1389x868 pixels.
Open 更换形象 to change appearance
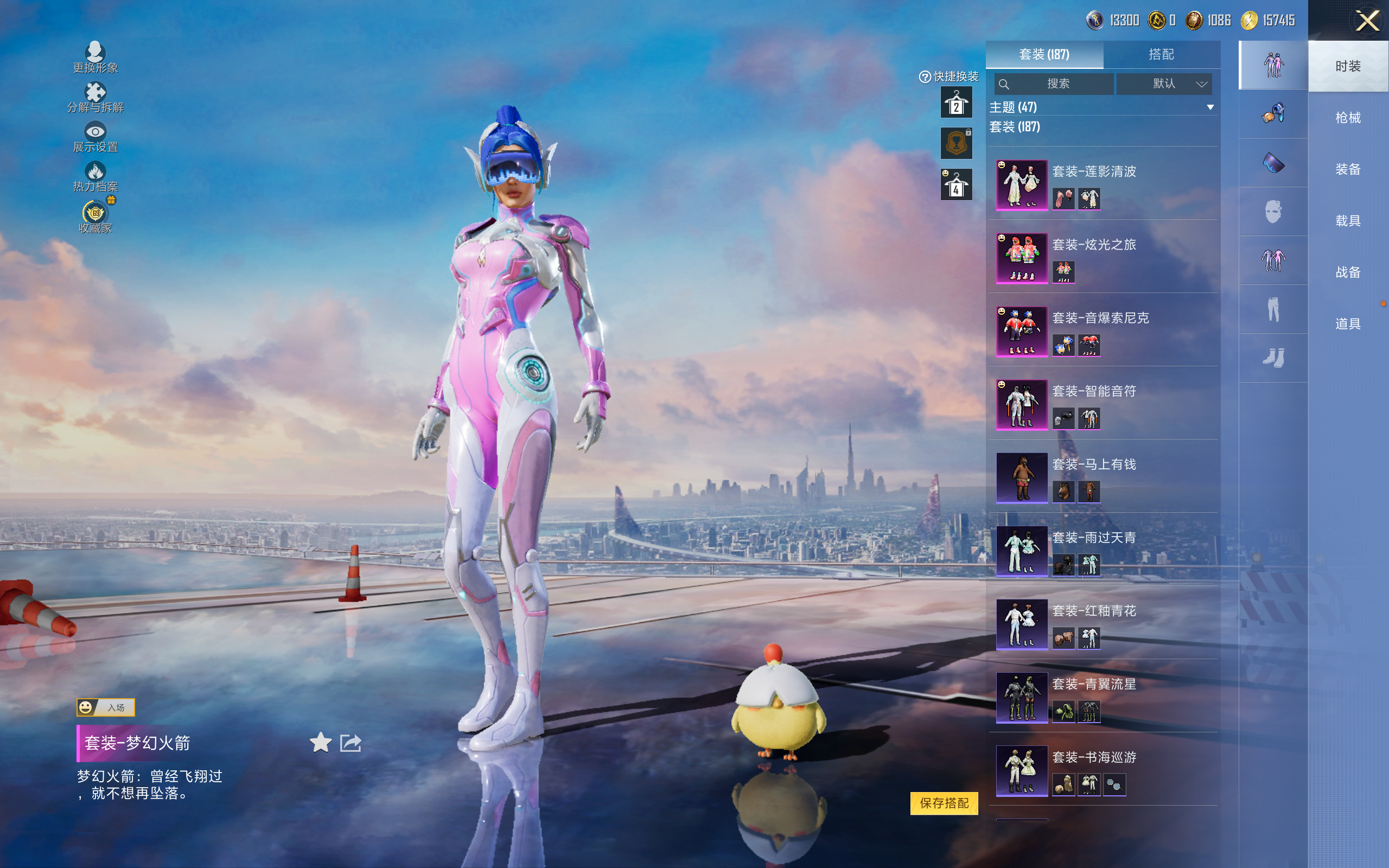[x=95, y=58]
